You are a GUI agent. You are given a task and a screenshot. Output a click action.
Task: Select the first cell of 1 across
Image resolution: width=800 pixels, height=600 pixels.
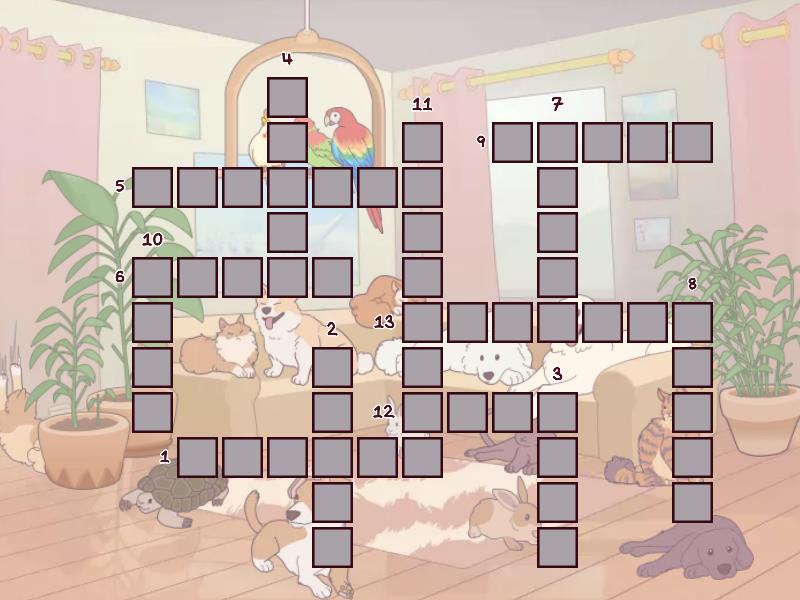tap(197, 457)
